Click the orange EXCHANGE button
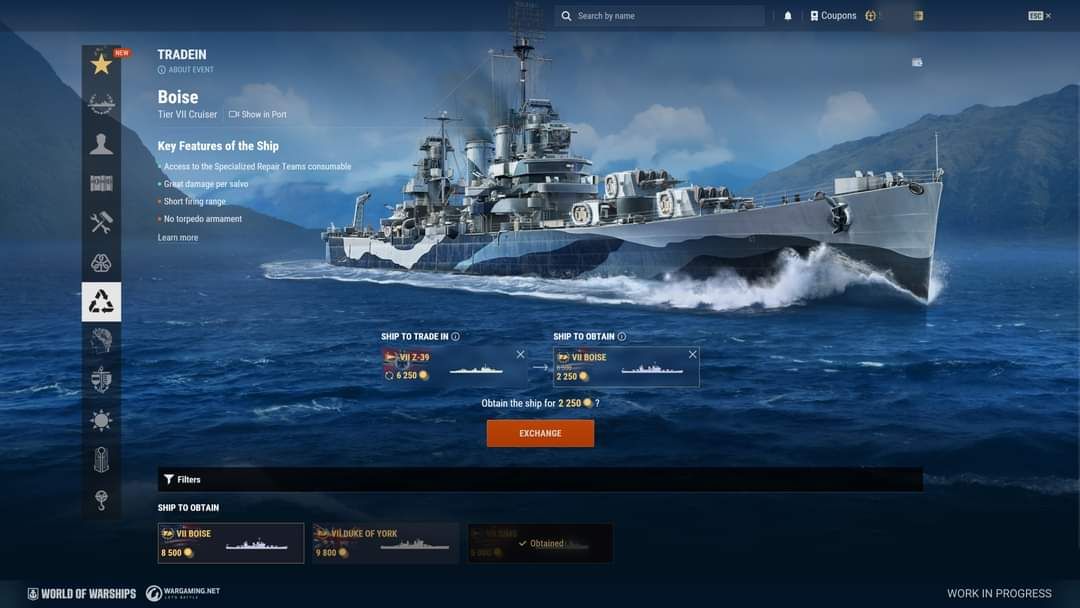 tap(540, 433)
